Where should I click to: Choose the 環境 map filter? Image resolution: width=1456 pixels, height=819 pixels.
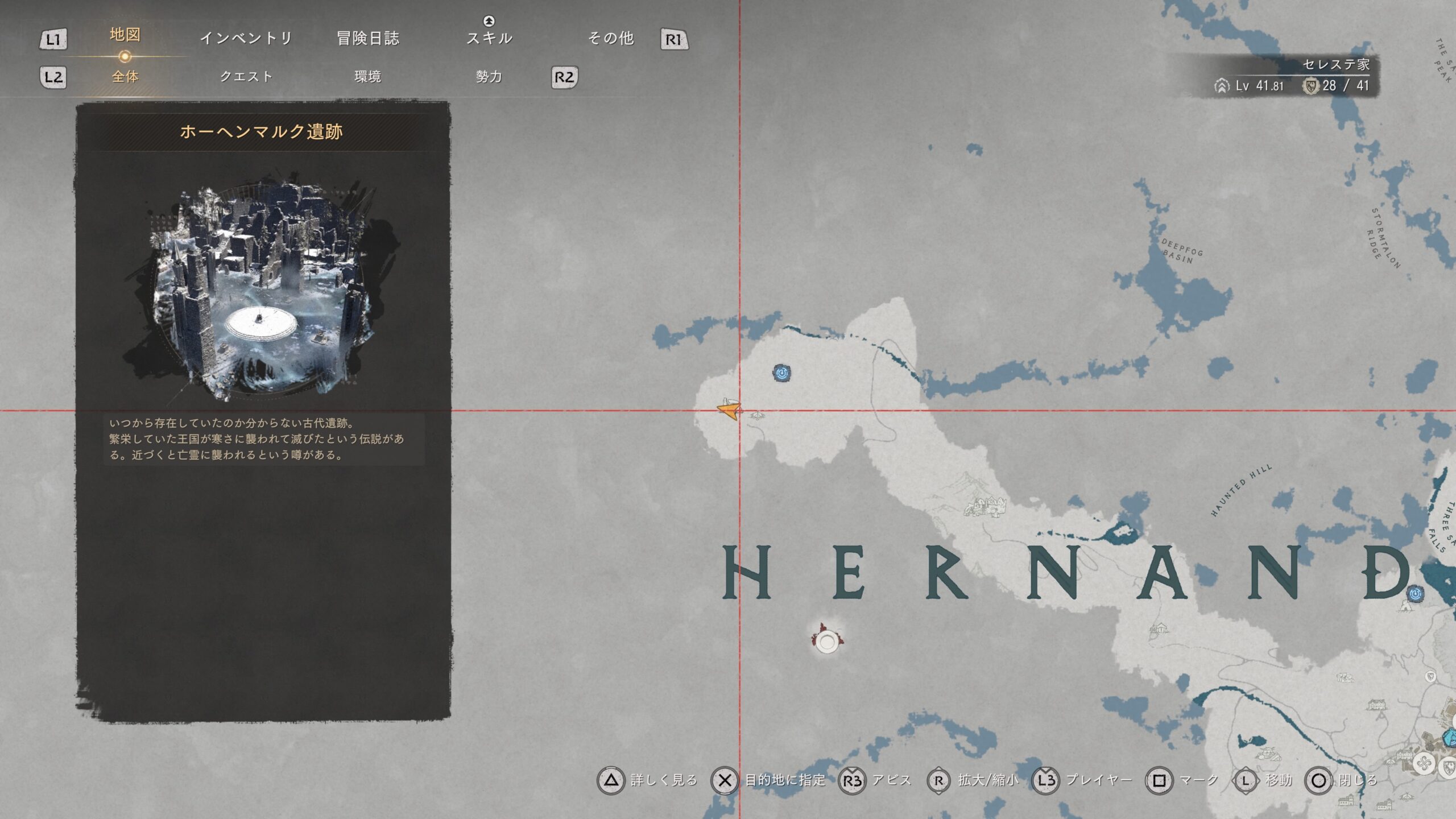(367, 77)
